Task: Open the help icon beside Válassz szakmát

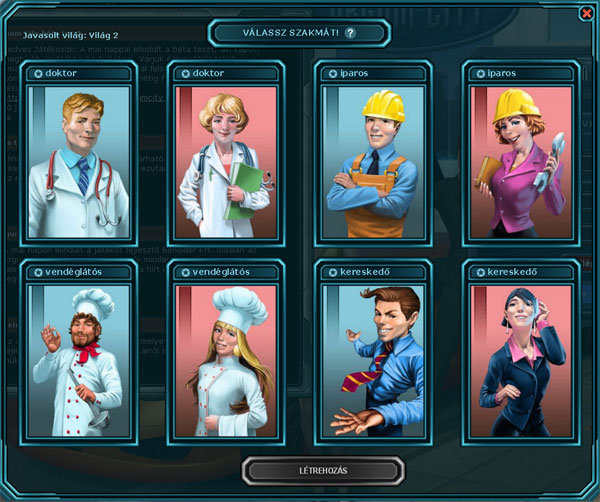Action: coord(350,33)
